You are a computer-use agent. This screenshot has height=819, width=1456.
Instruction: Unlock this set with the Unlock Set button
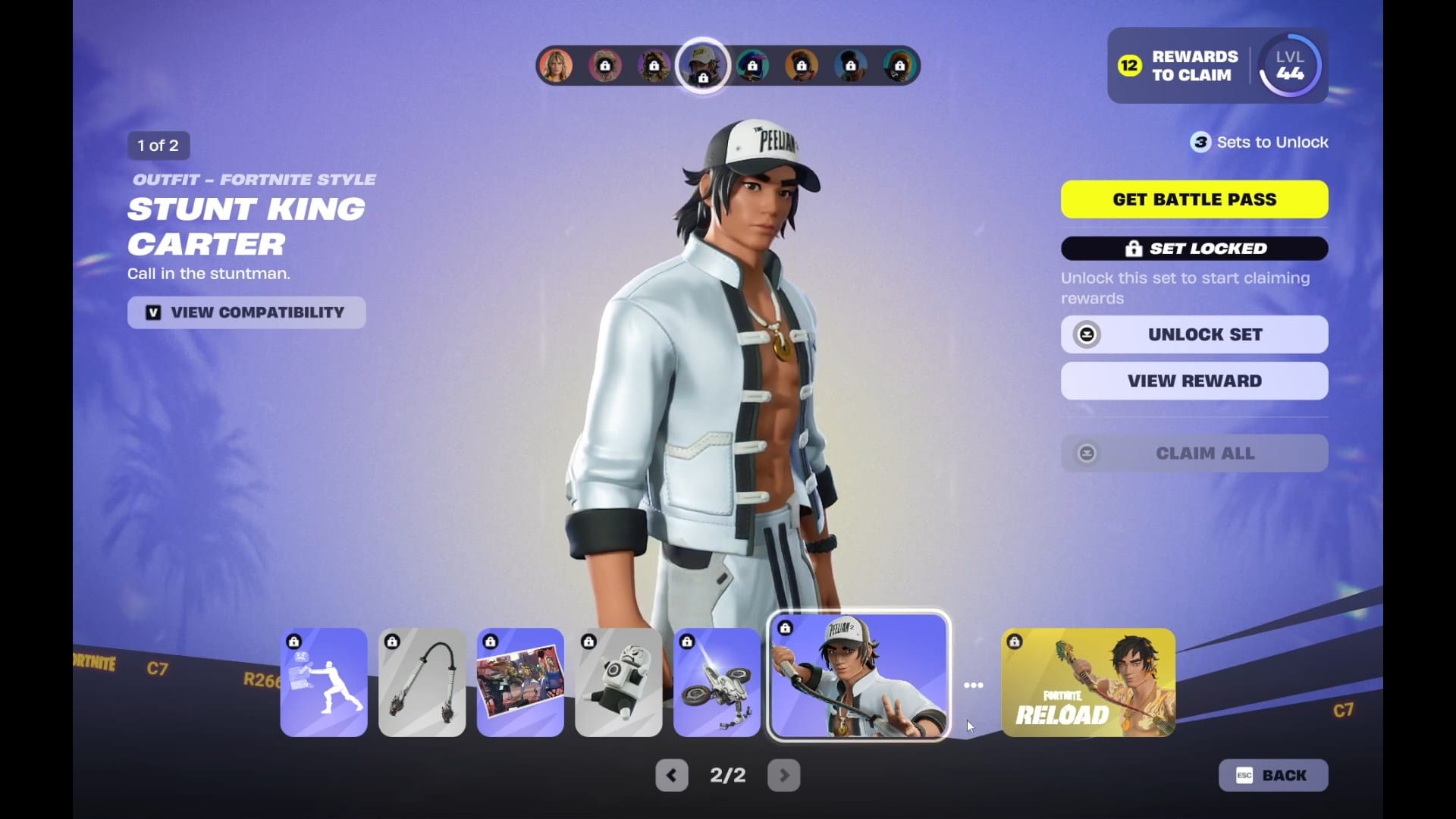1194,334
